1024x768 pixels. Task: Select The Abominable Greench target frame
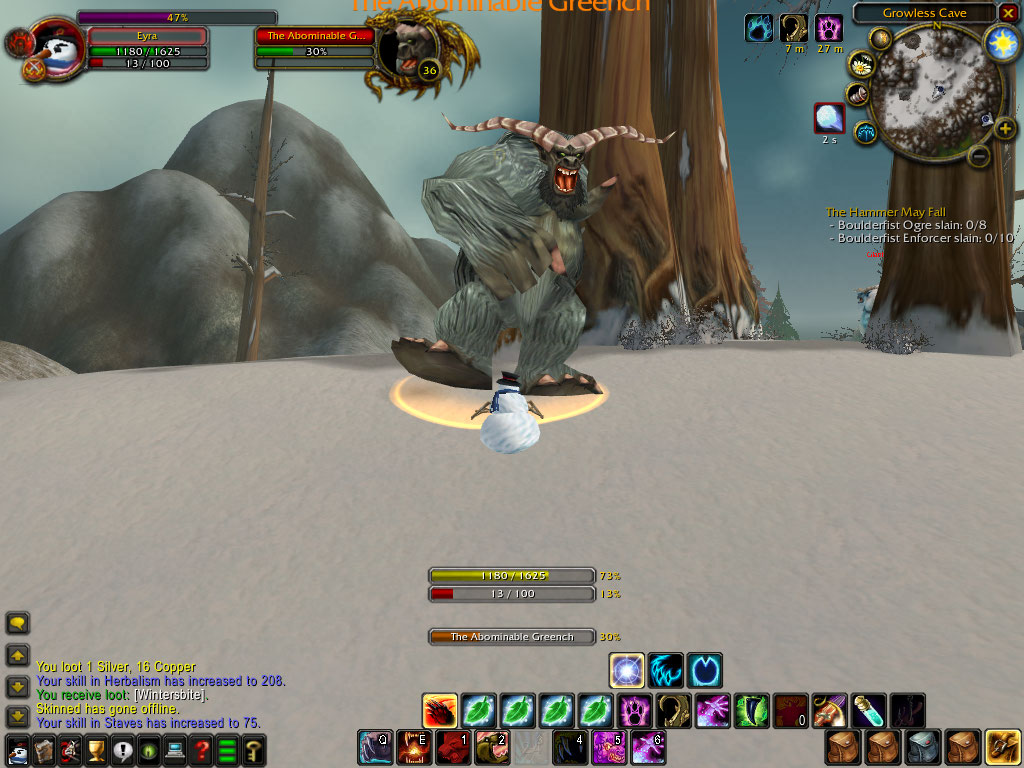point(316,36)
